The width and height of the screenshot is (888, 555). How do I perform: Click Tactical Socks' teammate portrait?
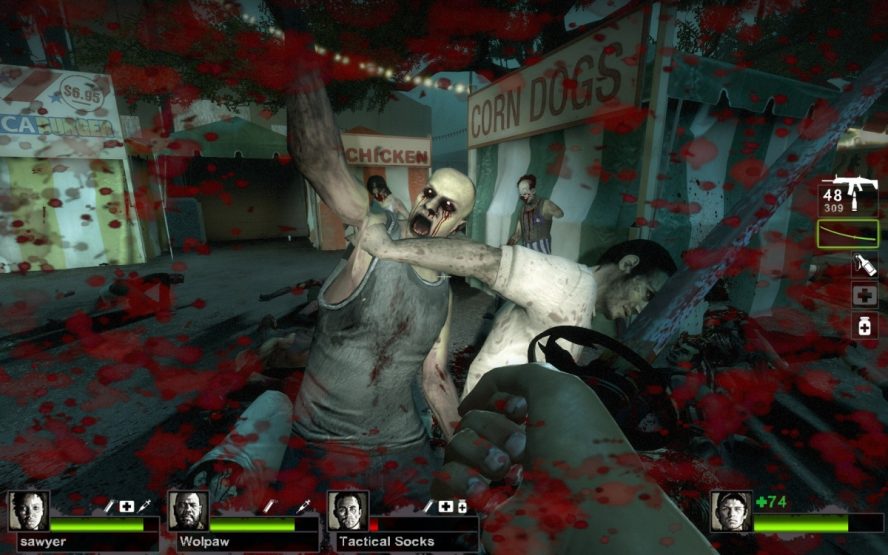tap(348, 511)
